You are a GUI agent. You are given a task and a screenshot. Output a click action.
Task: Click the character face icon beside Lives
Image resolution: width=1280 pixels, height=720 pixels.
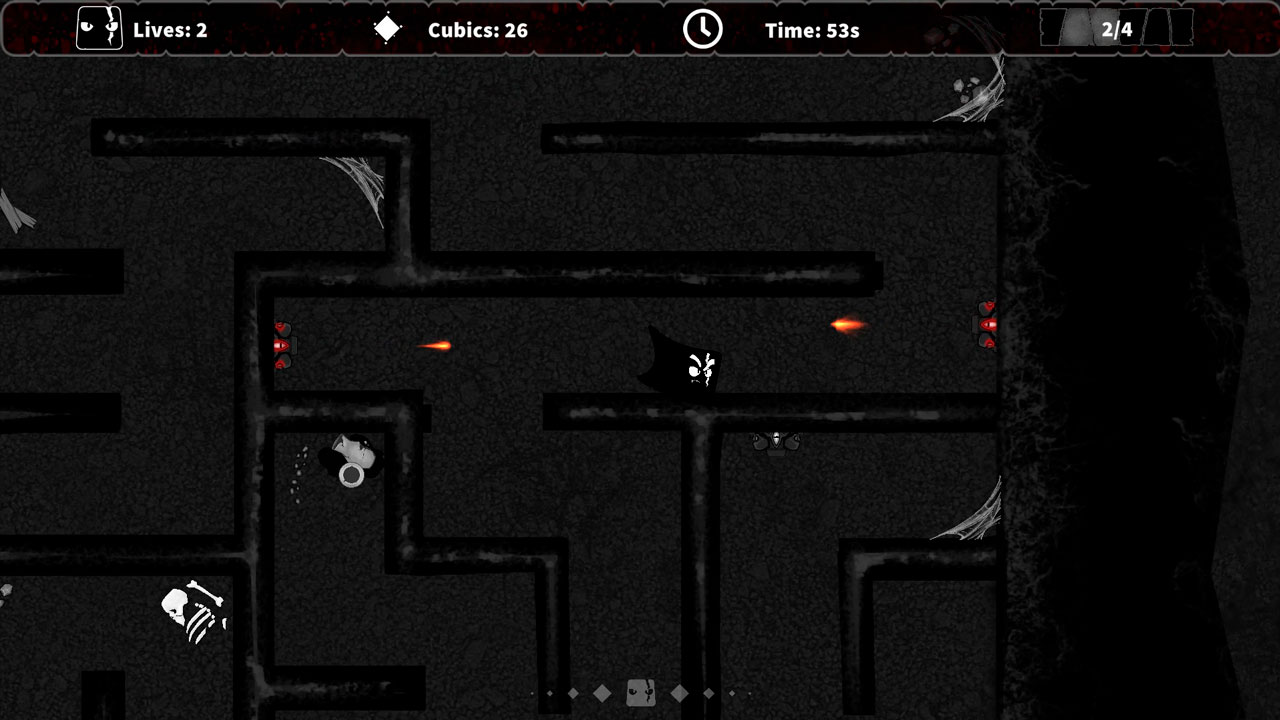(98, 29)
